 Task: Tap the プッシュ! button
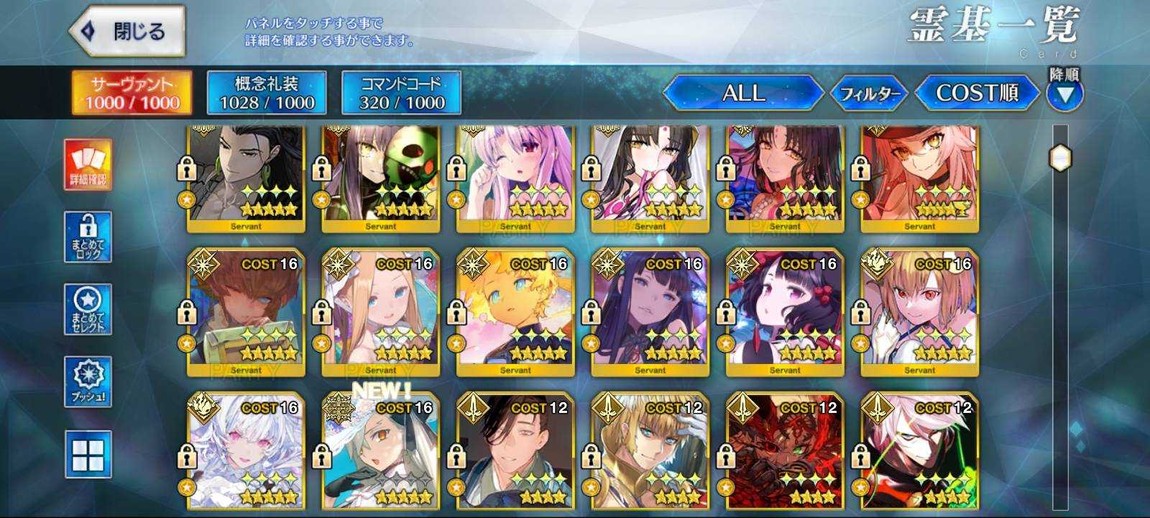(x=88, y=381)
